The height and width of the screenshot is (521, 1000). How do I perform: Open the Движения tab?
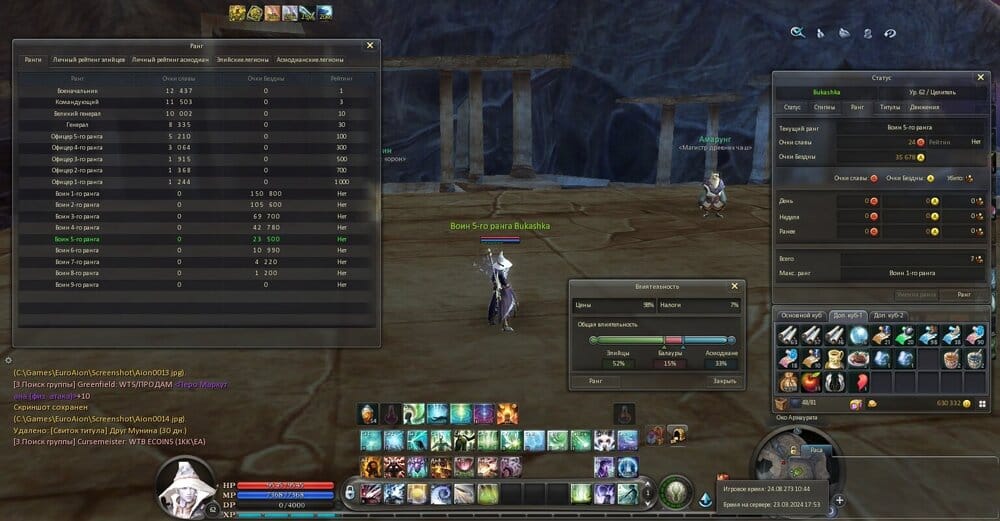tap(924, 107)
